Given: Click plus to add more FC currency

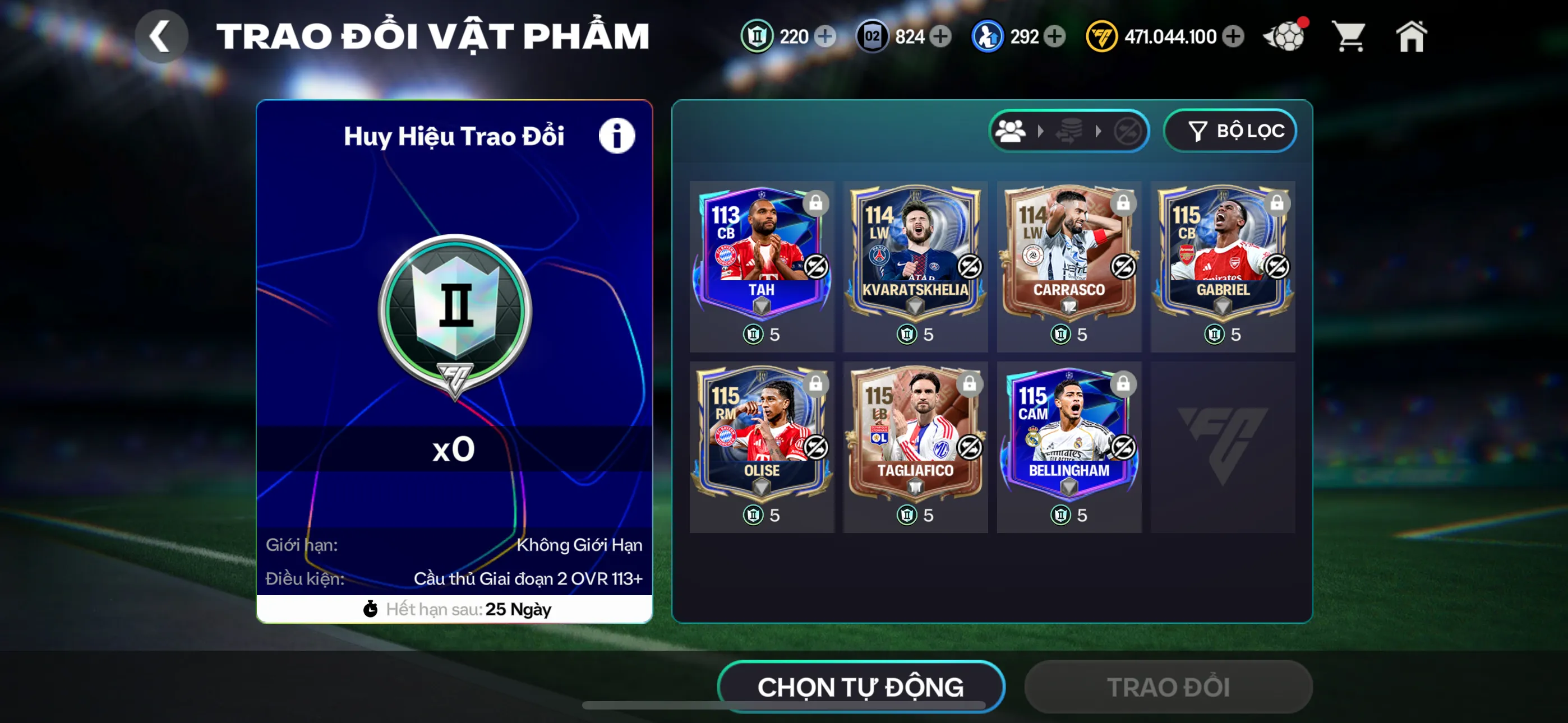Looking at the screenshot, I should 1234,36.
